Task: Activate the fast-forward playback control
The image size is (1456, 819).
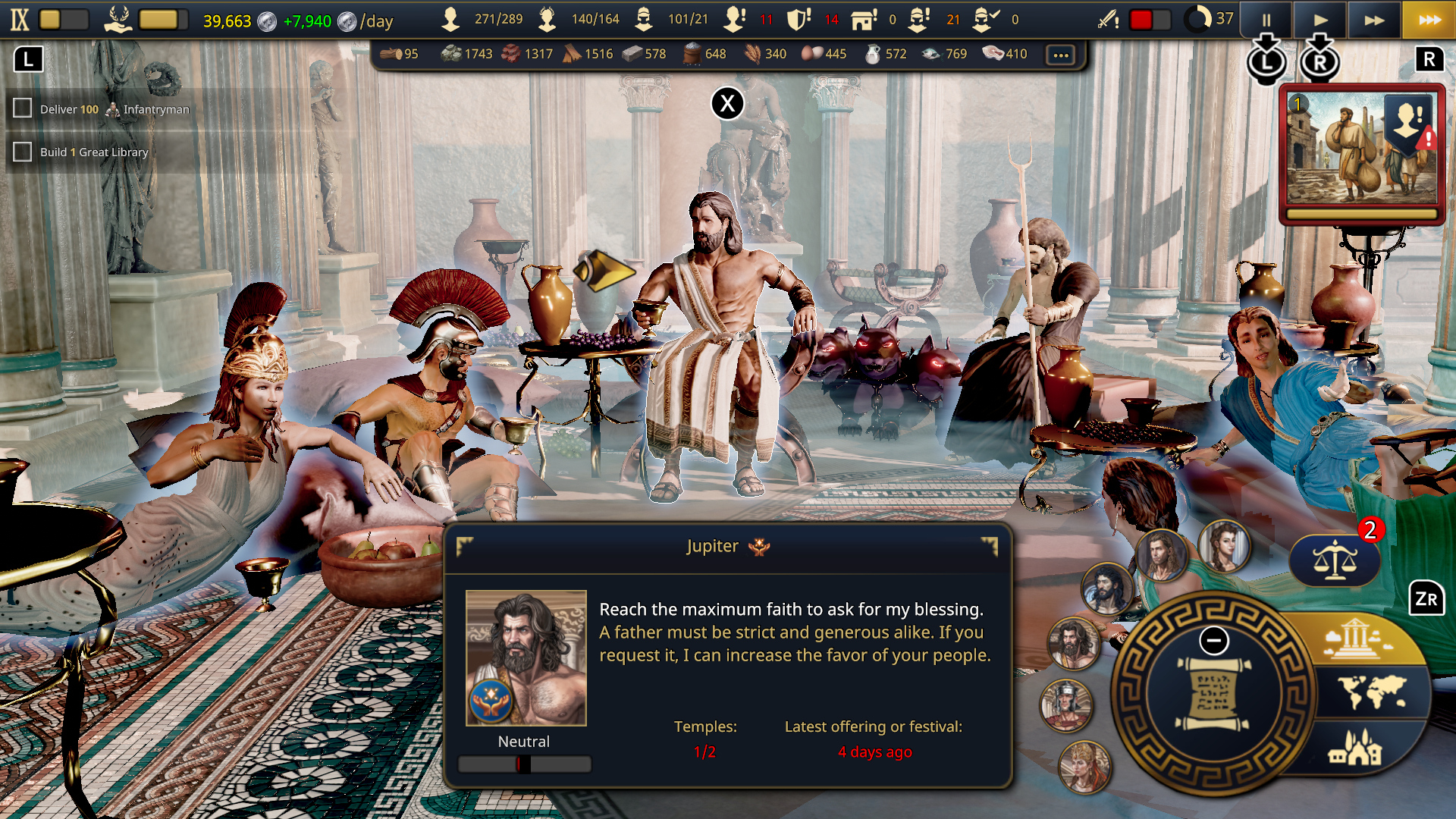Action: tap(1374, 20)
